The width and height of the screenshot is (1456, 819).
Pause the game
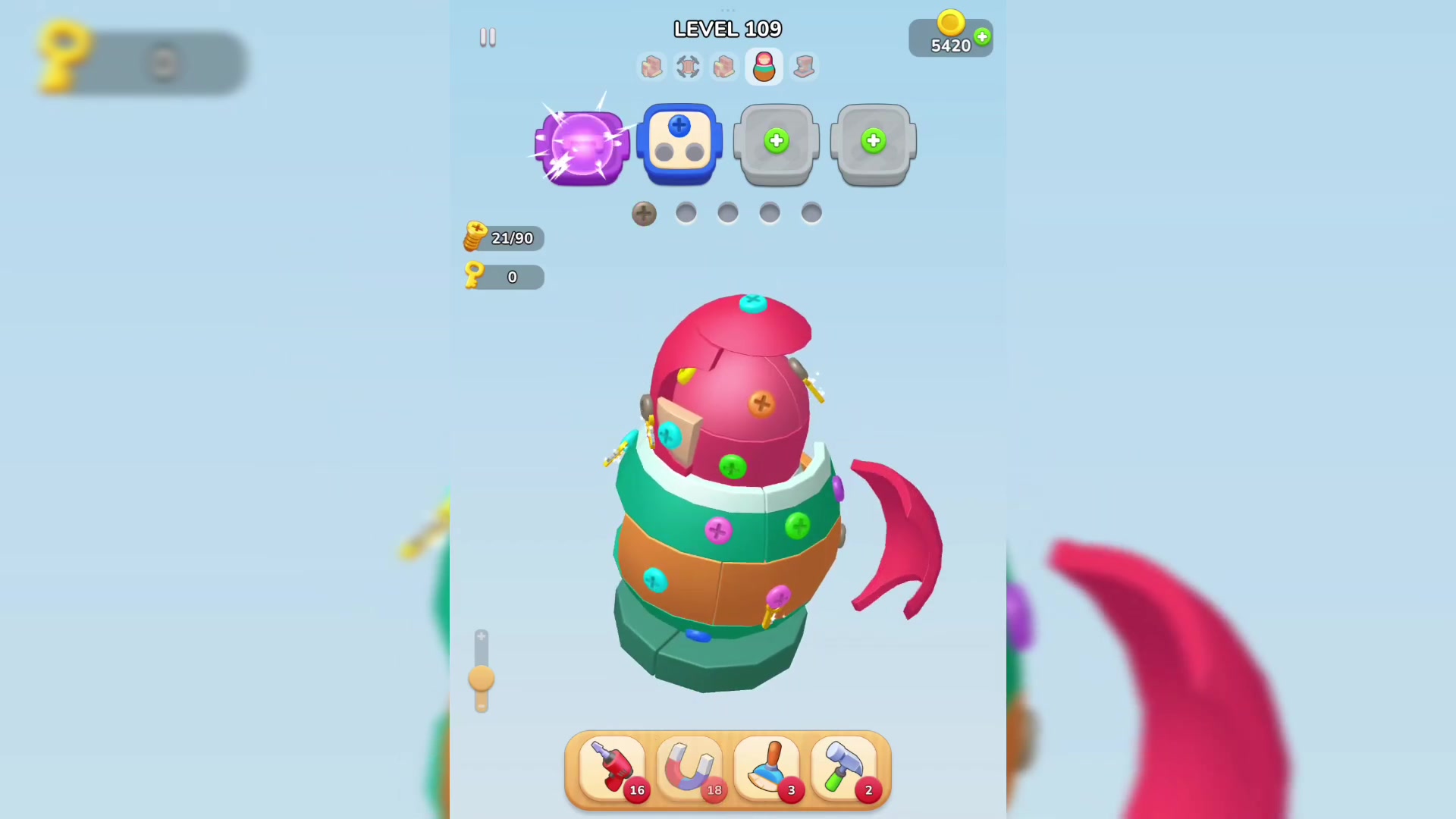488,36
